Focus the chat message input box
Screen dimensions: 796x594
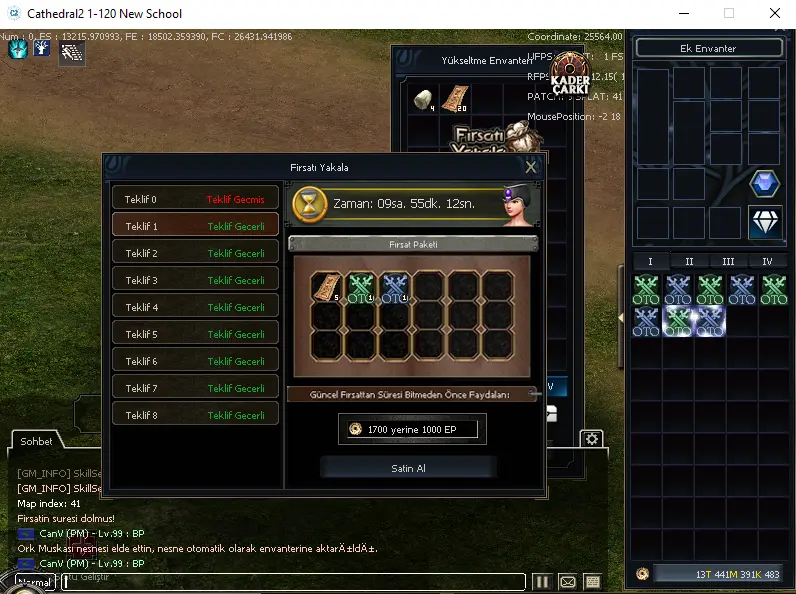(x=292, y=581)
